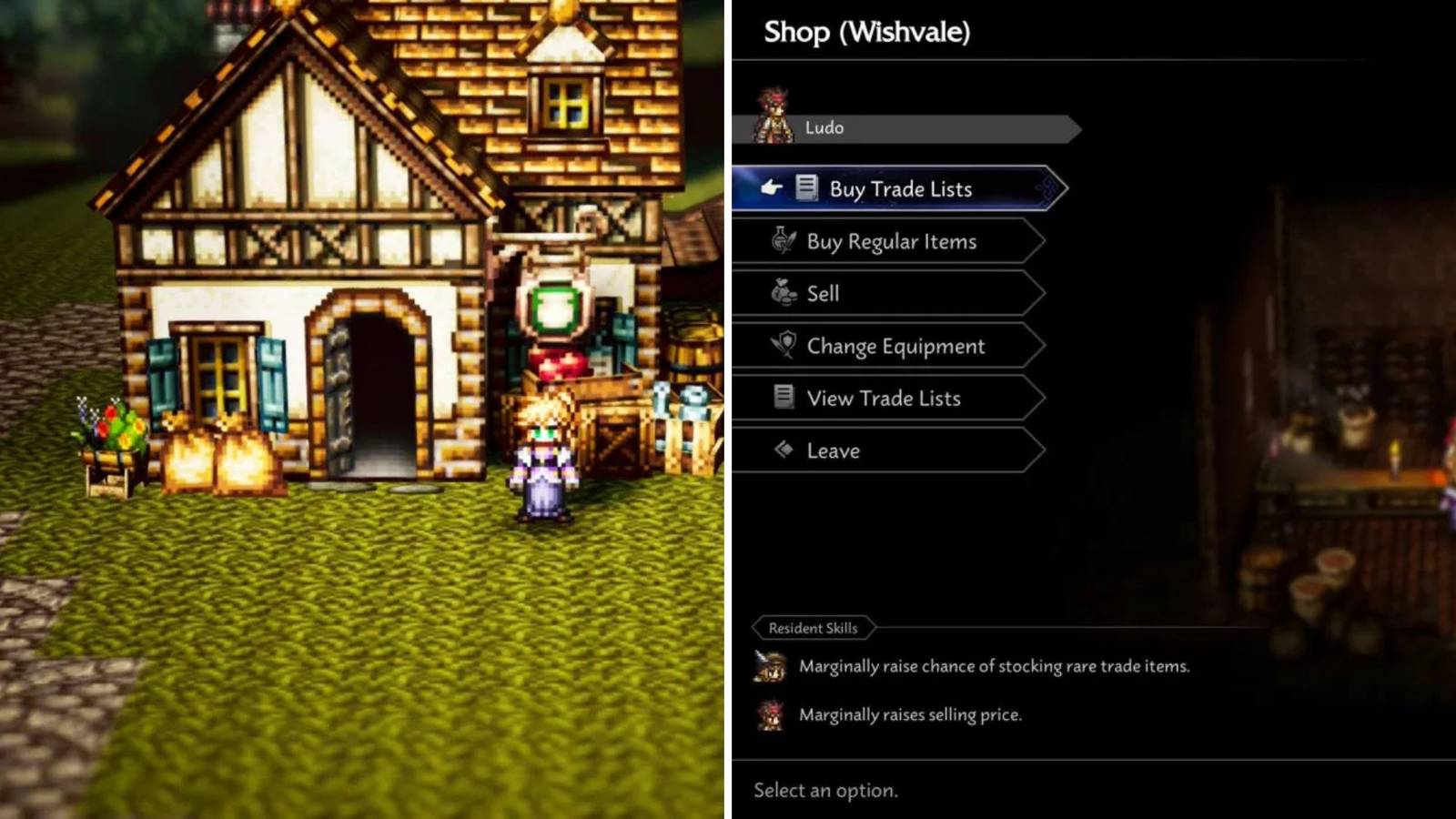1456x819 pixels.
Task: Open the Buy Regular Items menu option
Action: pos(890,240)
